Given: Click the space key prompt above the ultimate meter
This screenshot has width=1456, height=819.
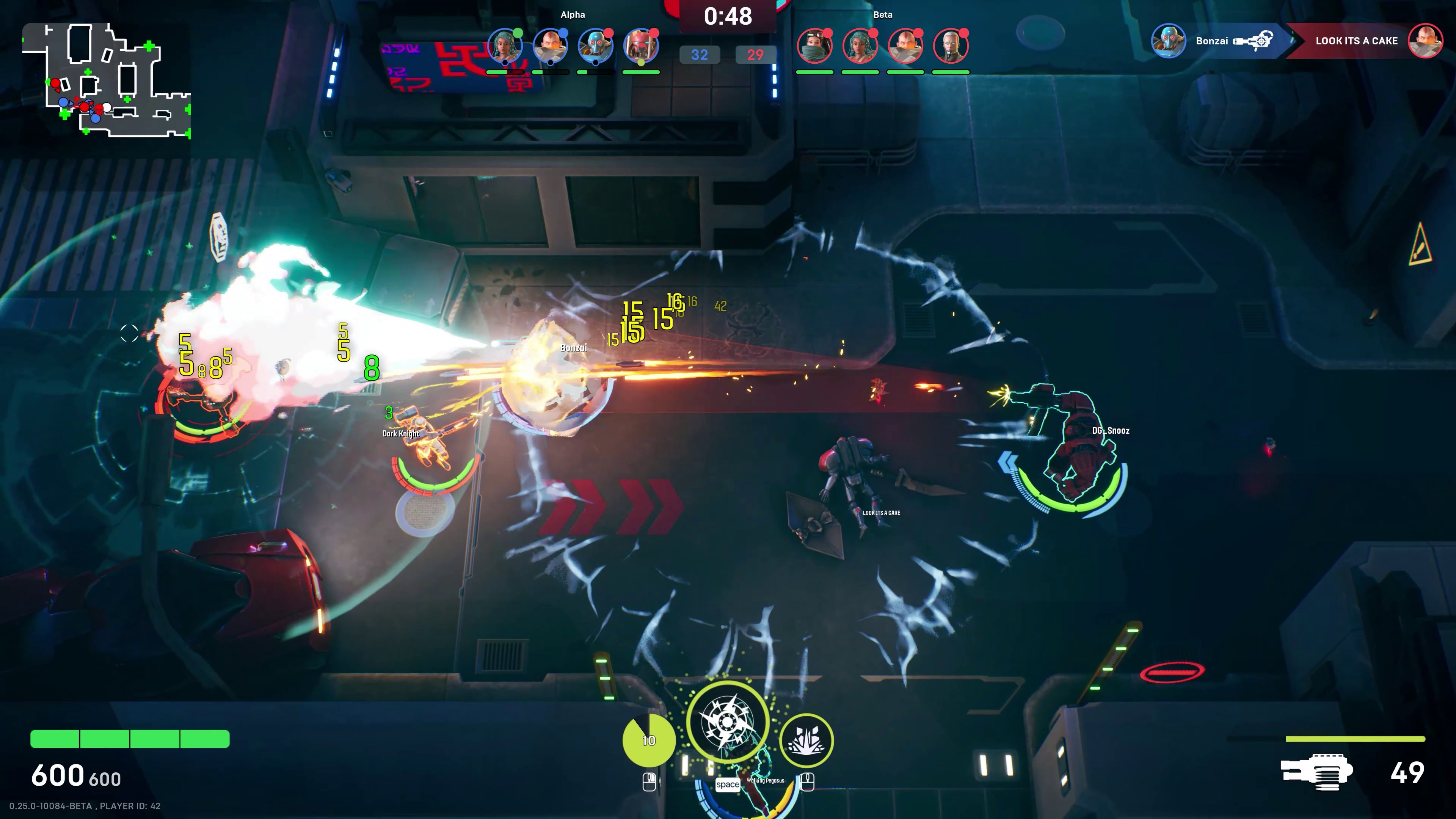Looking at the screenshot, I should (x=728, y=785).
